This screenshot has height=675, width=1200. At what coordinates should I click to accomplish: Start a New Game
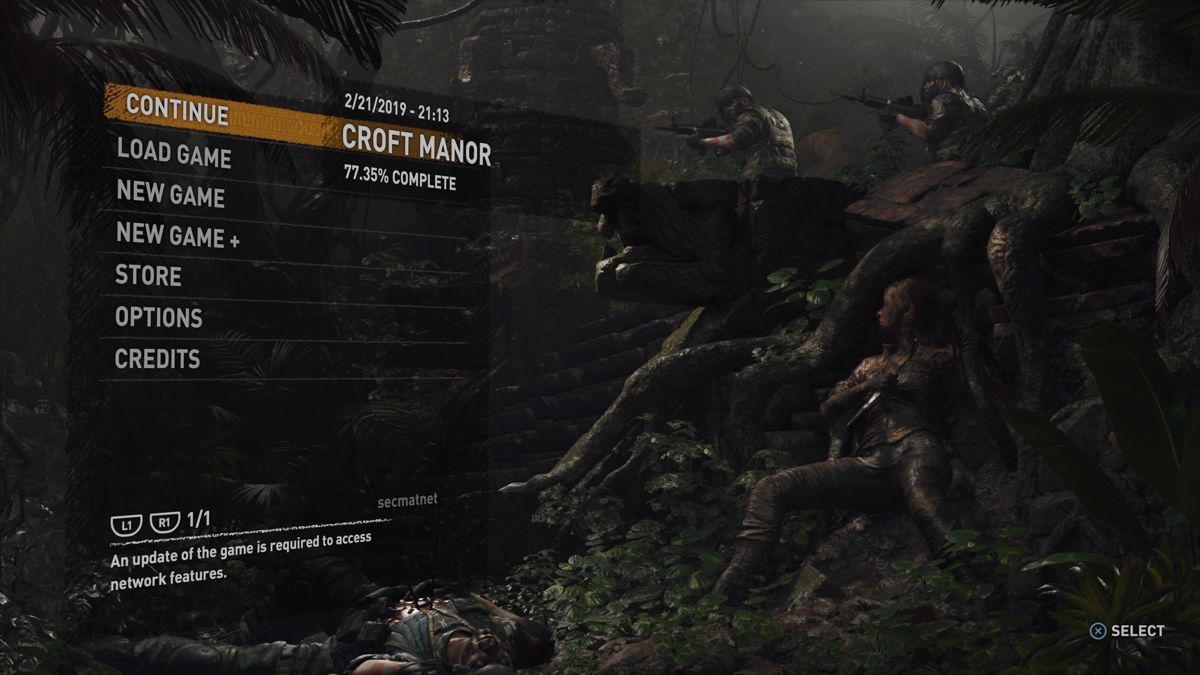click(171, 193)
